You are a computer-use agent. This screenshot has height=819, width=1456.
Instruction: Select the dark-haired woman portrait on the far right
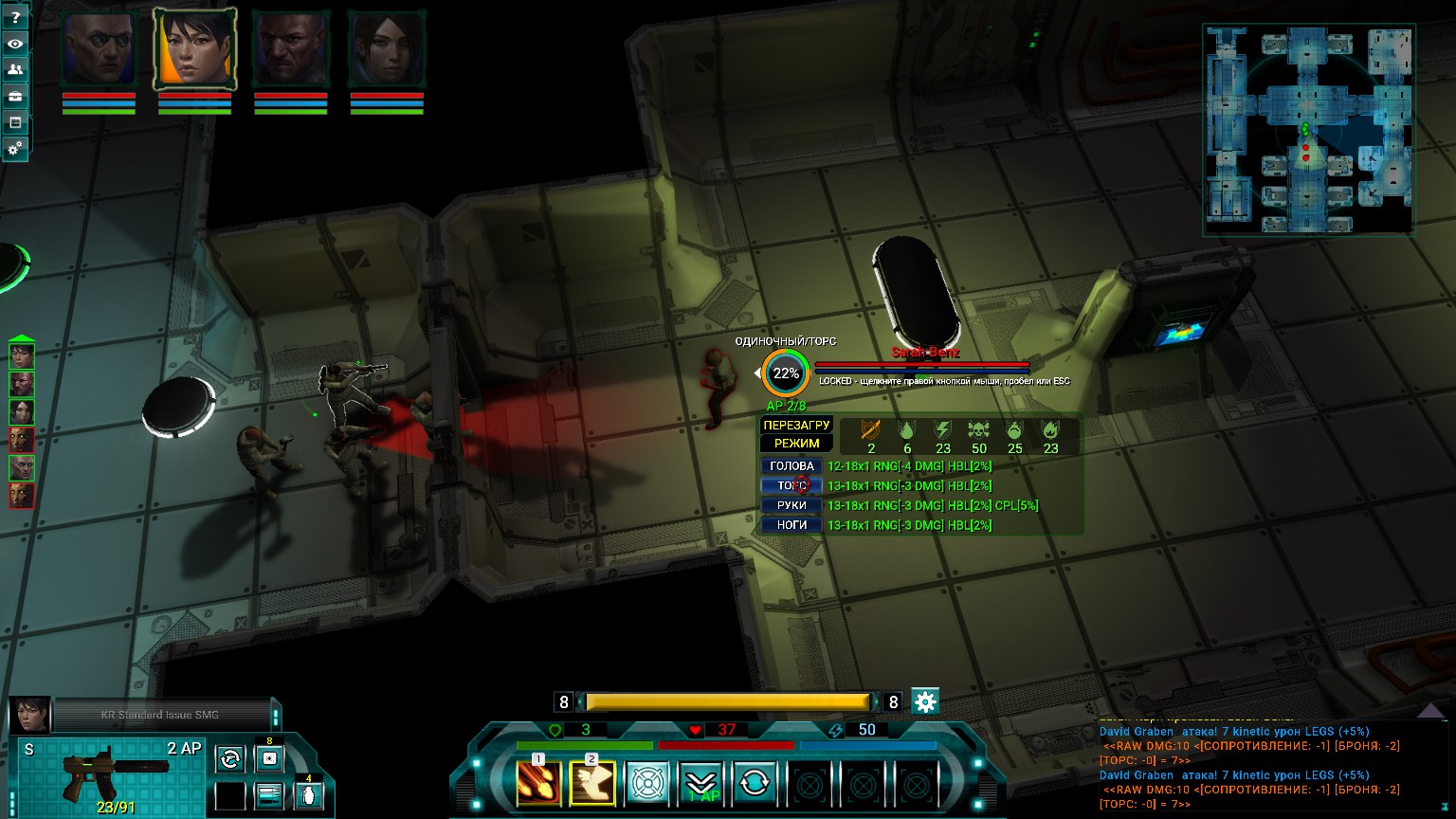(x=386, y=49)
